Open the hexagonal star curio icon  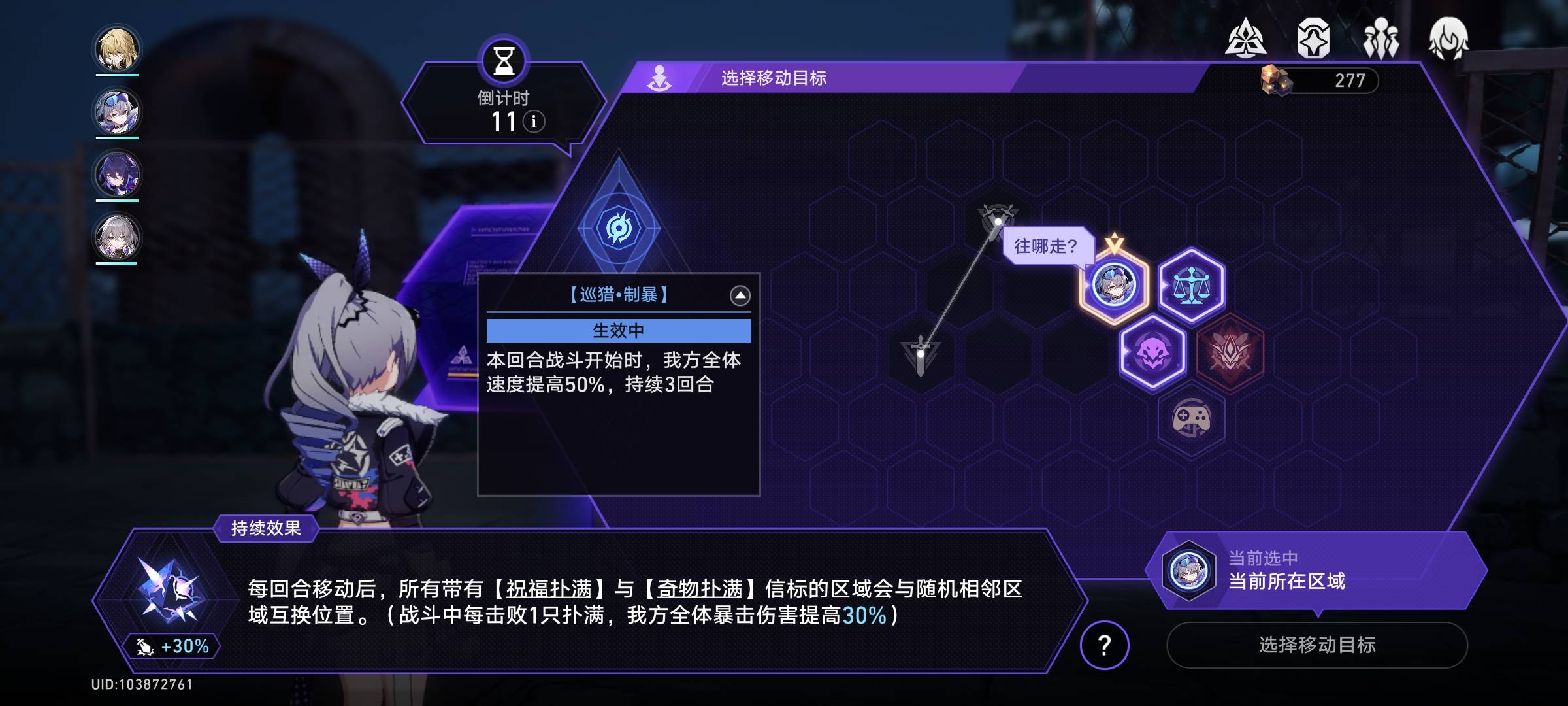pos(1313,39)
